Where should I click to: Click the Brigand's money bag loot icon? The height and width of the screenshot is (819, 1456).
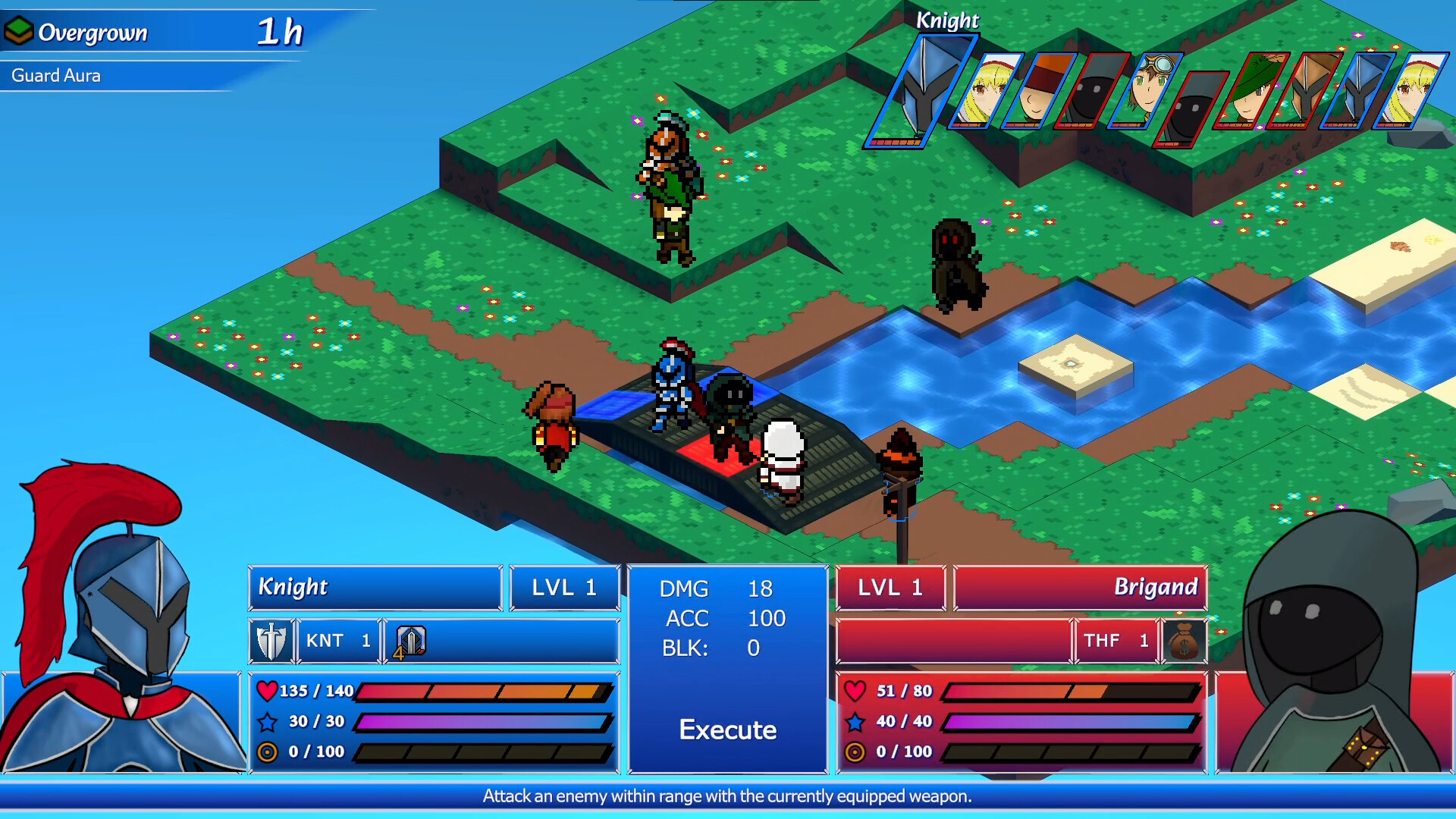pos(1185,641)
